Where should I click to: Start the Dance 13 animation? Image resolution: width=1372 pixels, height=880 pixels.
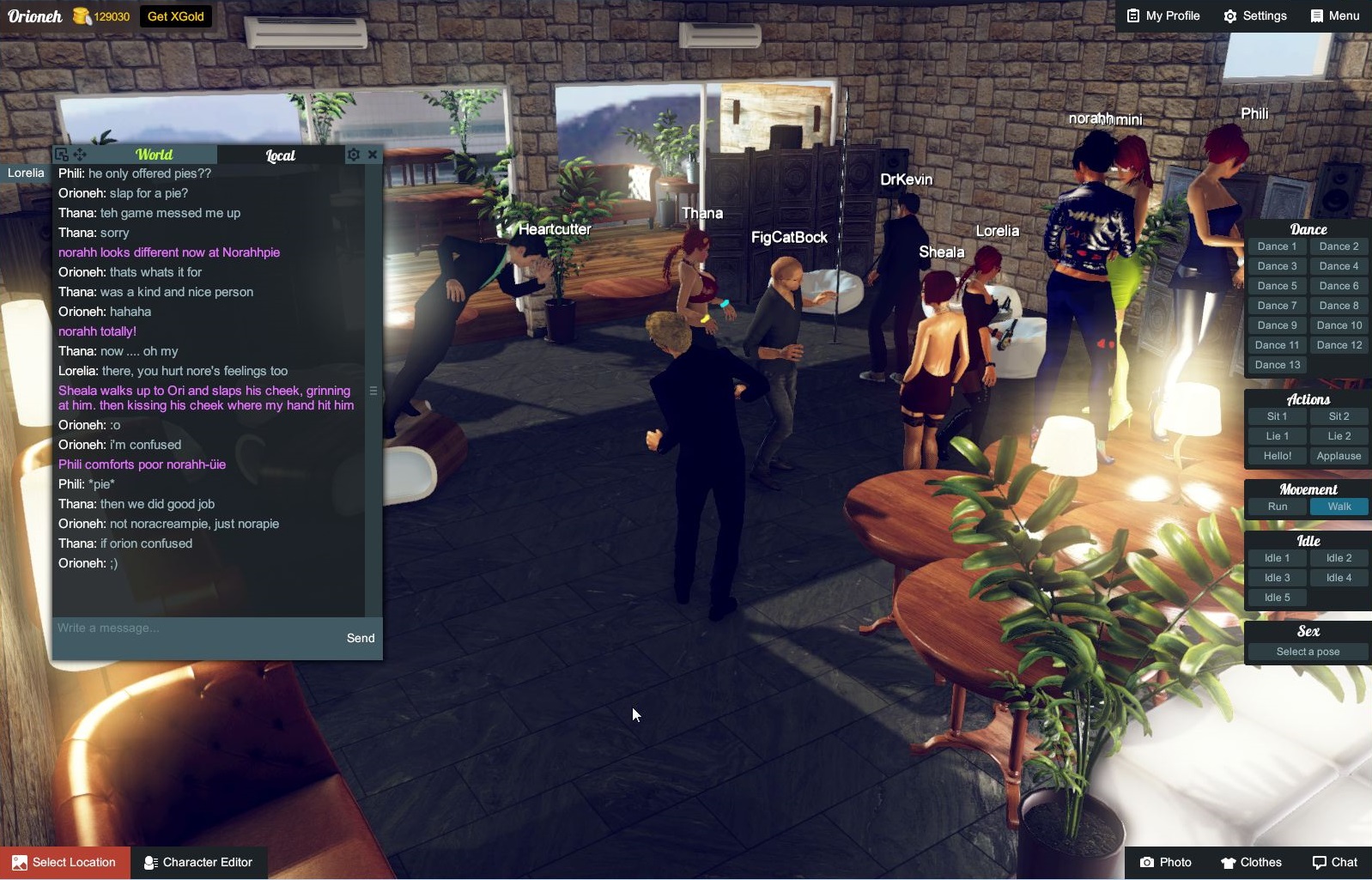pos(1277,365)
